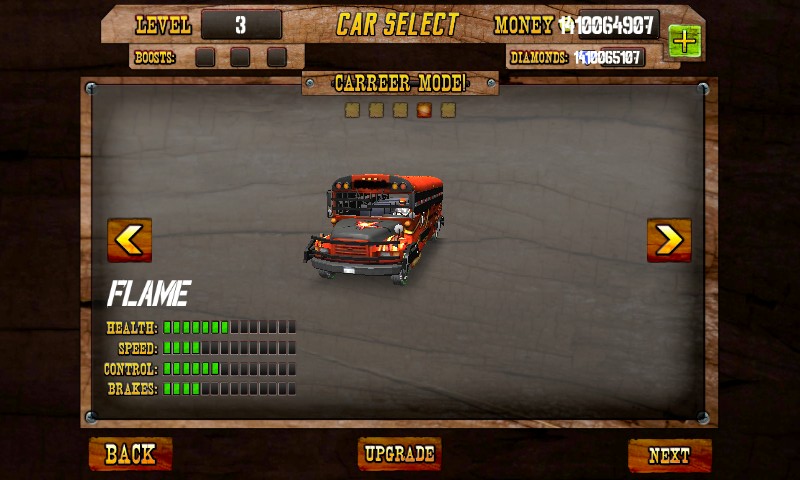The width and height of the screenshot is (800, 480).
Task: Show the next car with right arrow
Action: pyautogui.click(x=669, y=240)
